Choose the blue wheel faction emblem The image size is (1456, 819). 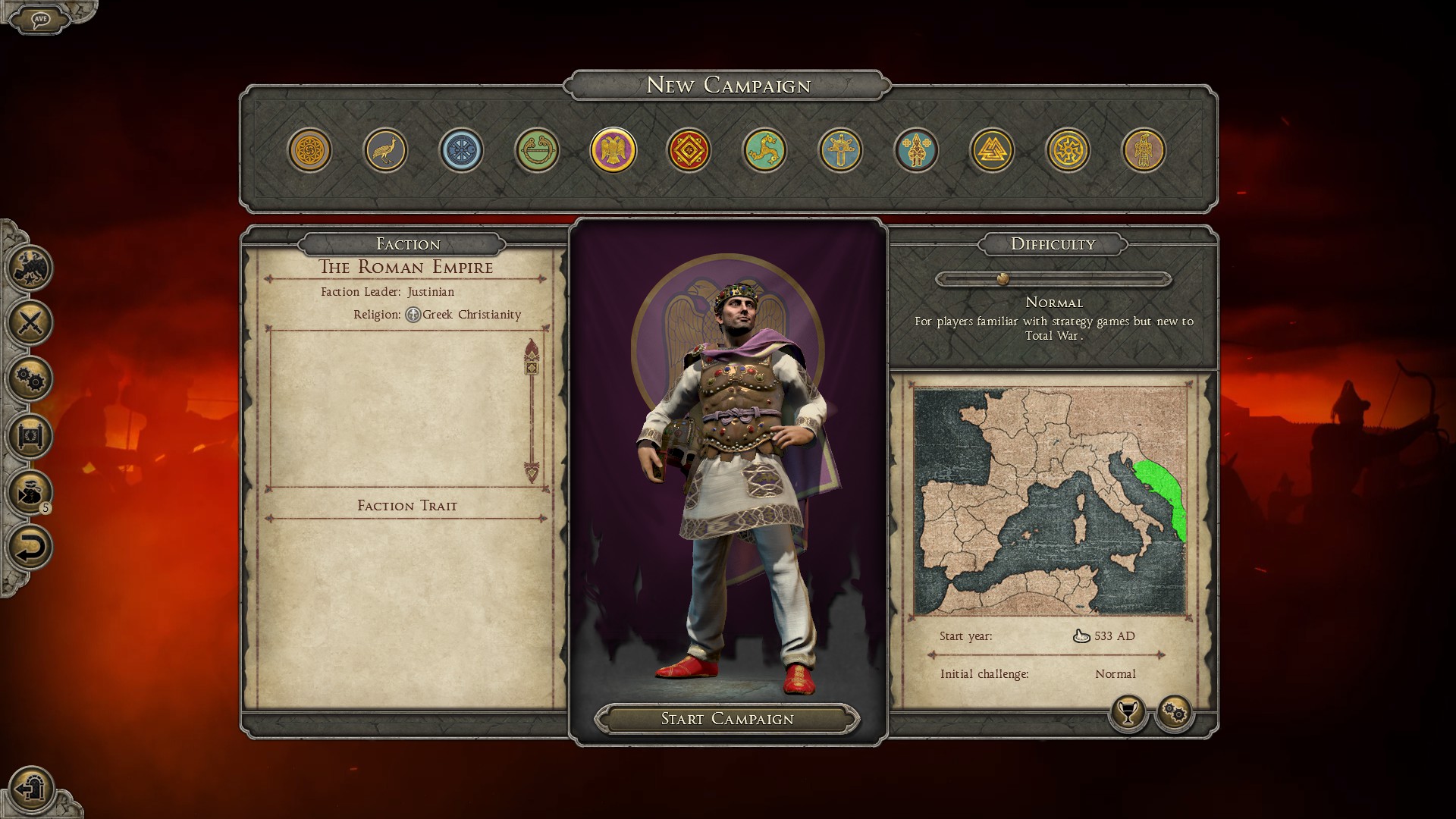point(461,150)
